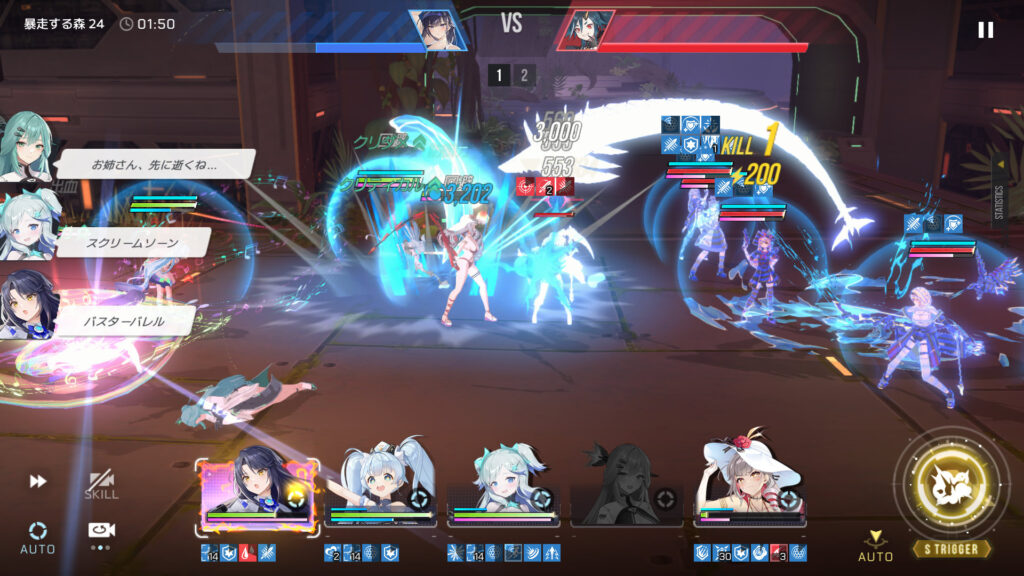Switch to wave 2 indicator
Viewport: 1024px width, 576px height.
click(524, 75)
